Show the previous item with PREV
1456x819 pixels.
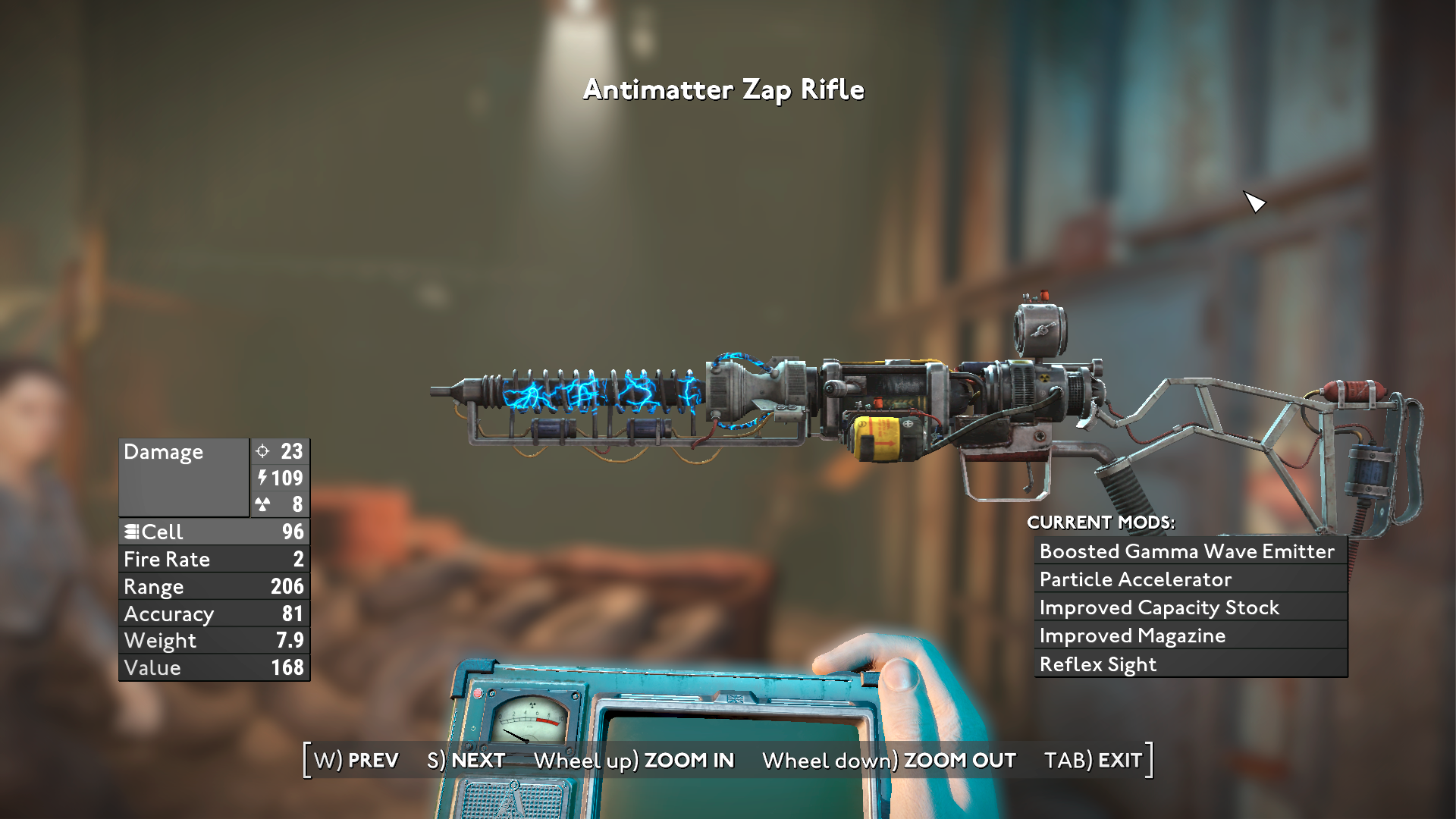point(356,760)
